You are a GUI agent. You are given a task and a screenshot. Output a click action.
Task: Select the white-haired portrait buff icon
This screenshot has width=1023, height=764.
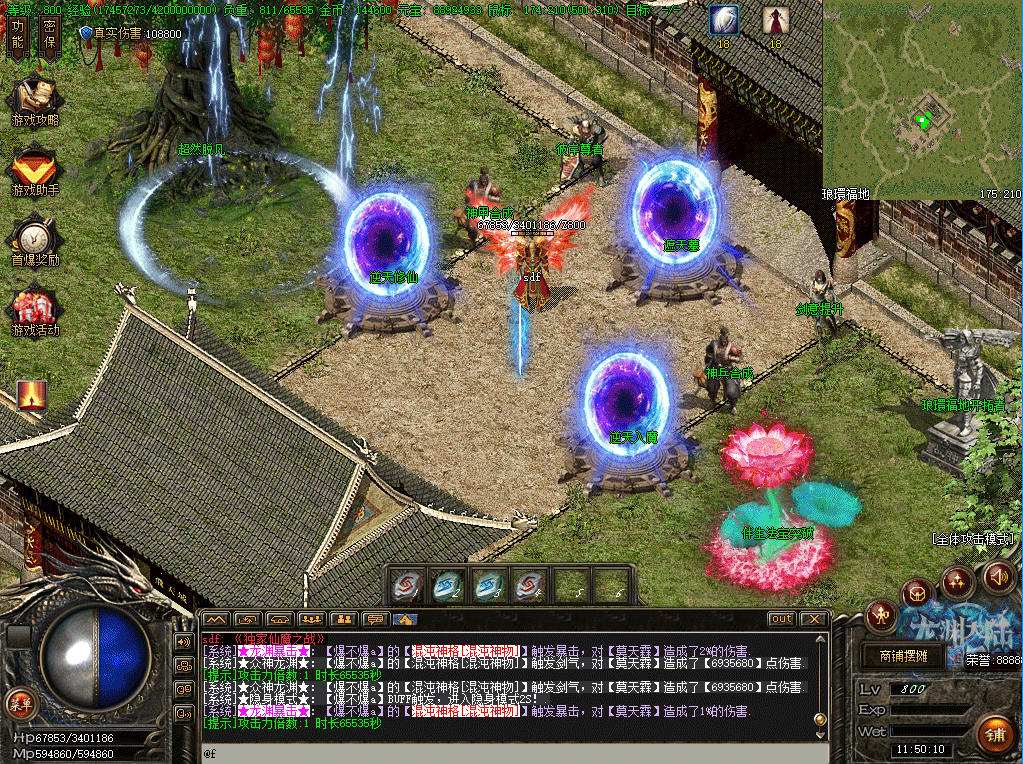(x=723, y=20)
